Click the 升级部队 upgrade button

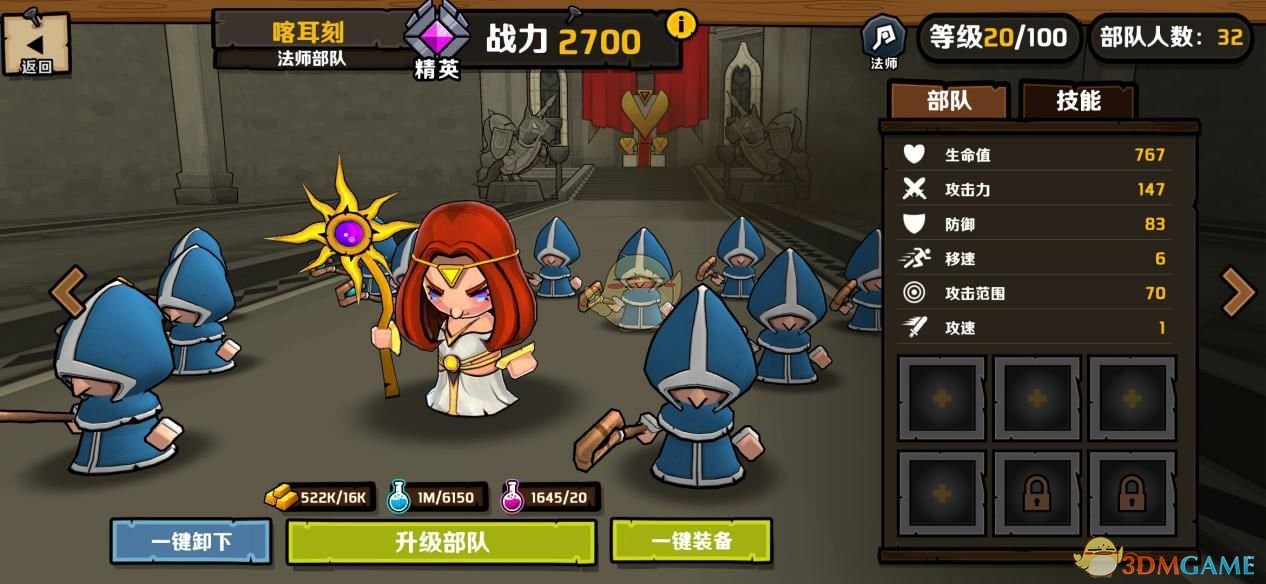coord(441,542)
